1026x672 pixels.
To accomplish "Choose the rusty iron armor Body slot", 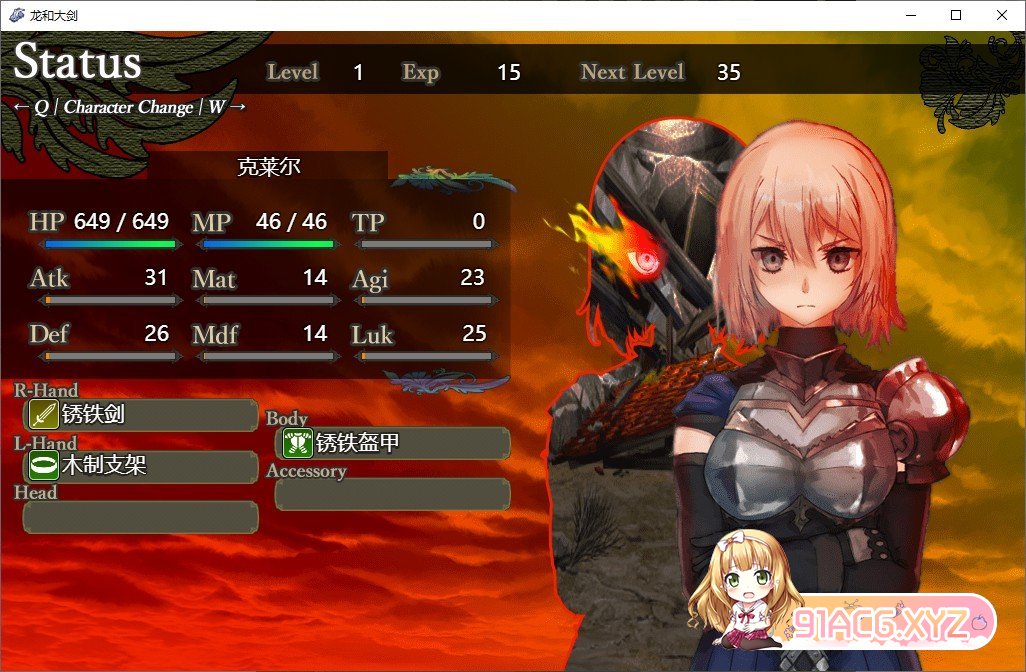I will point(392,443).
